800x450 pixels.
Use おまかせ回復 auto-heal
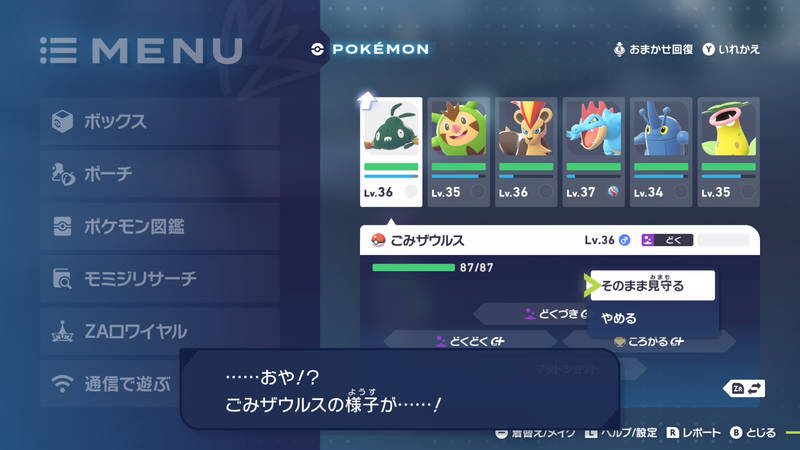[654, 48]
